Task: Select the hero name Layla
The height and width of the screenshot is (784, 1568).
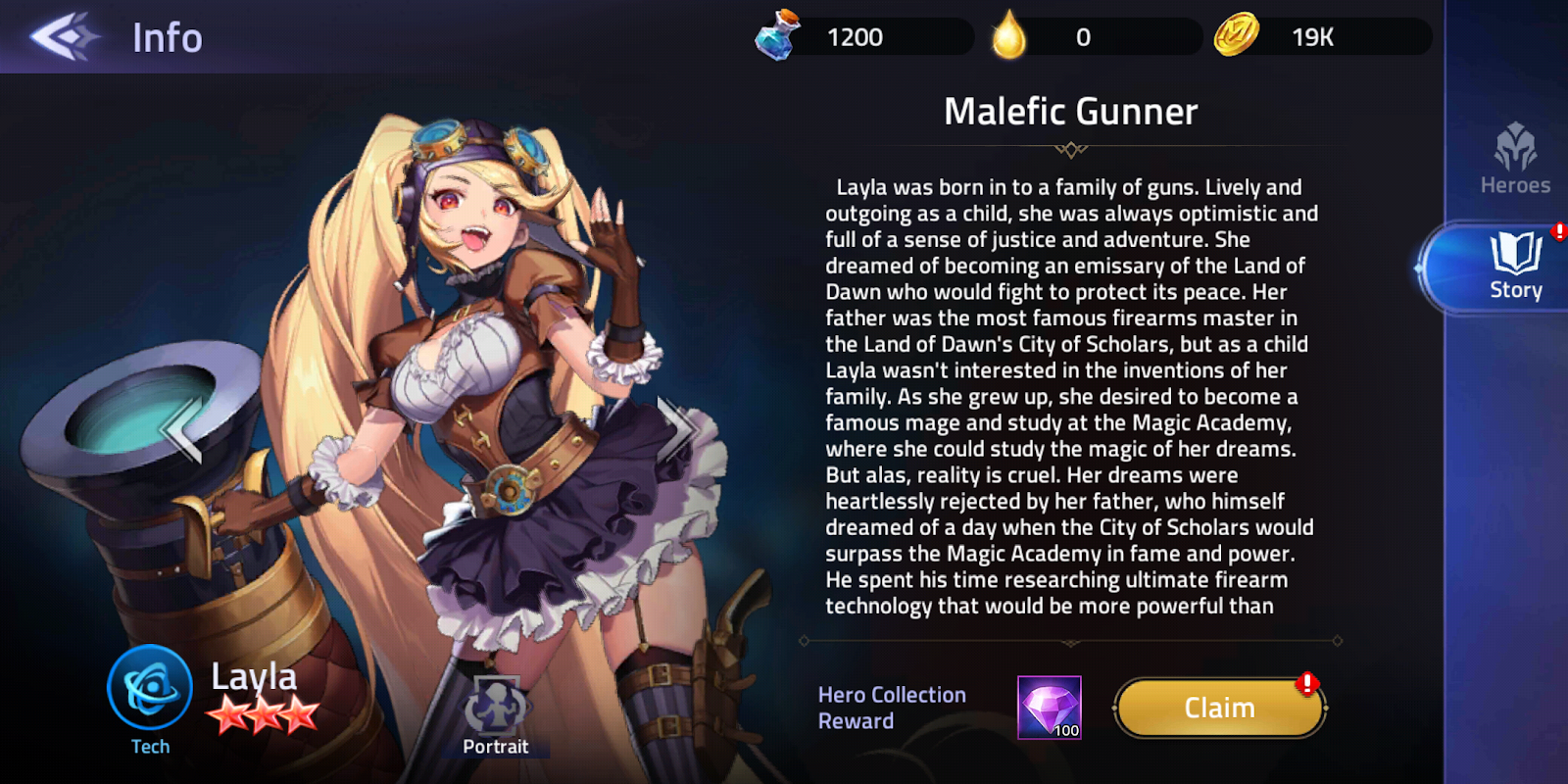Action: [x=254, y=676]
